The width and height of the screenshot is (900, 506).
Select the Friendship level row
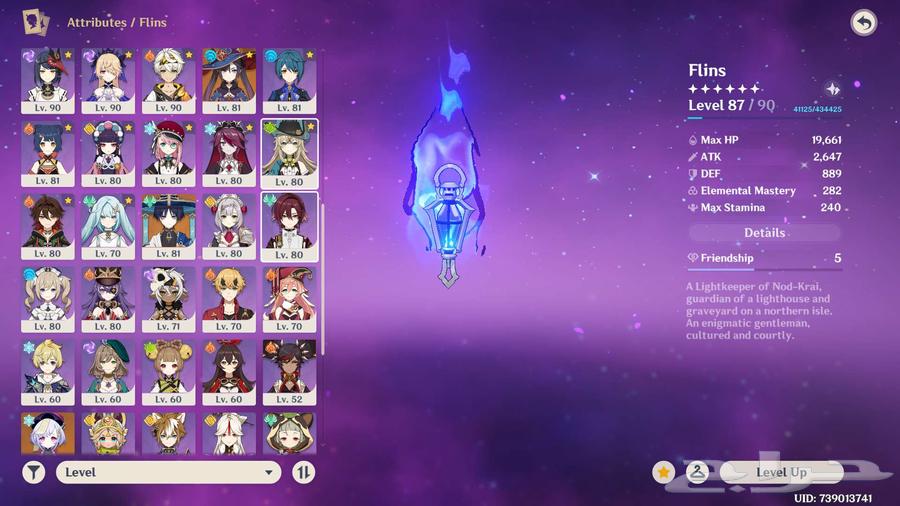pos(765,258)
